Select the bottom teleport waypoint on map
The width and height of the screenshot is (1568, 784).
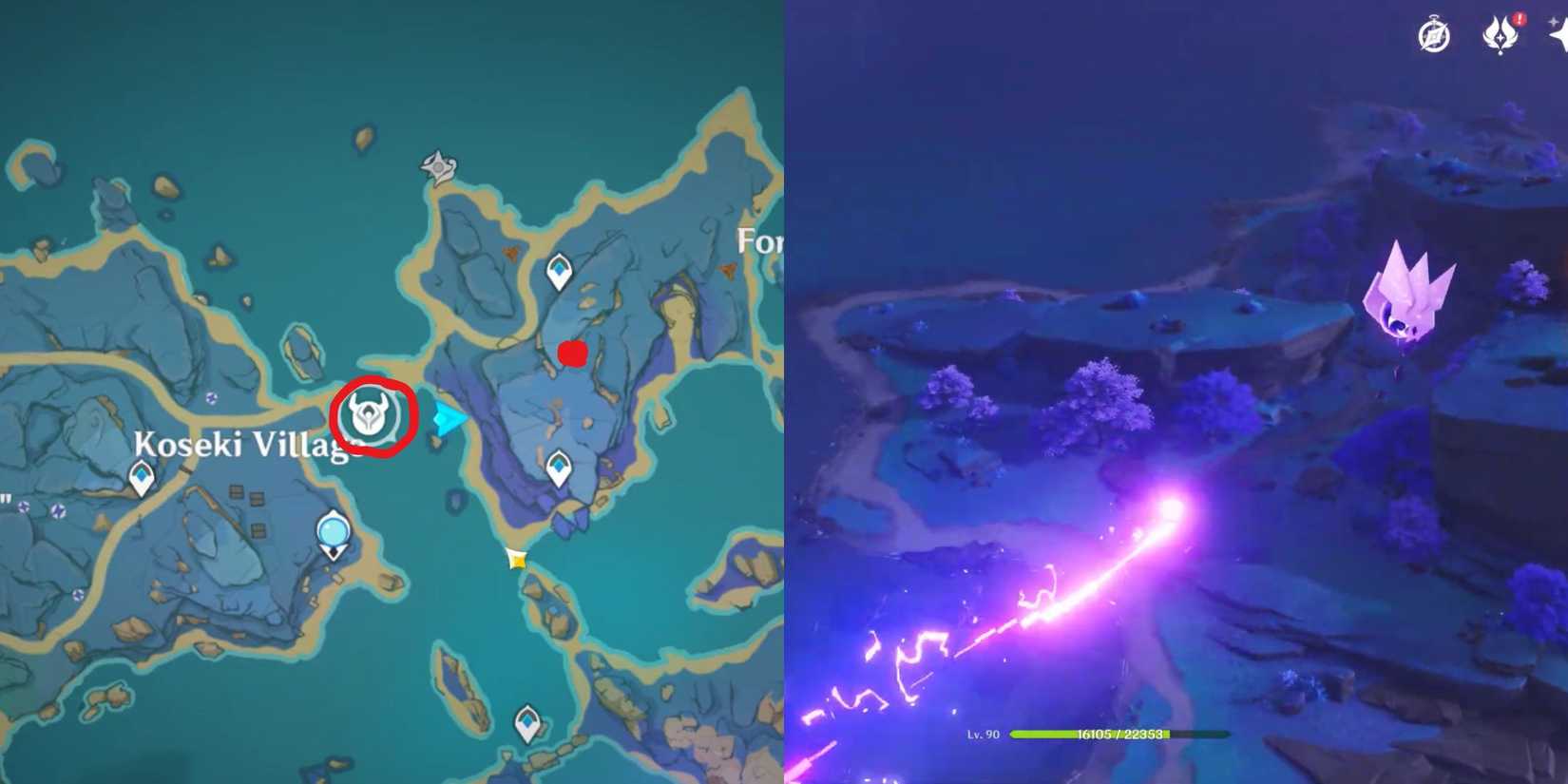click(526, 721)
